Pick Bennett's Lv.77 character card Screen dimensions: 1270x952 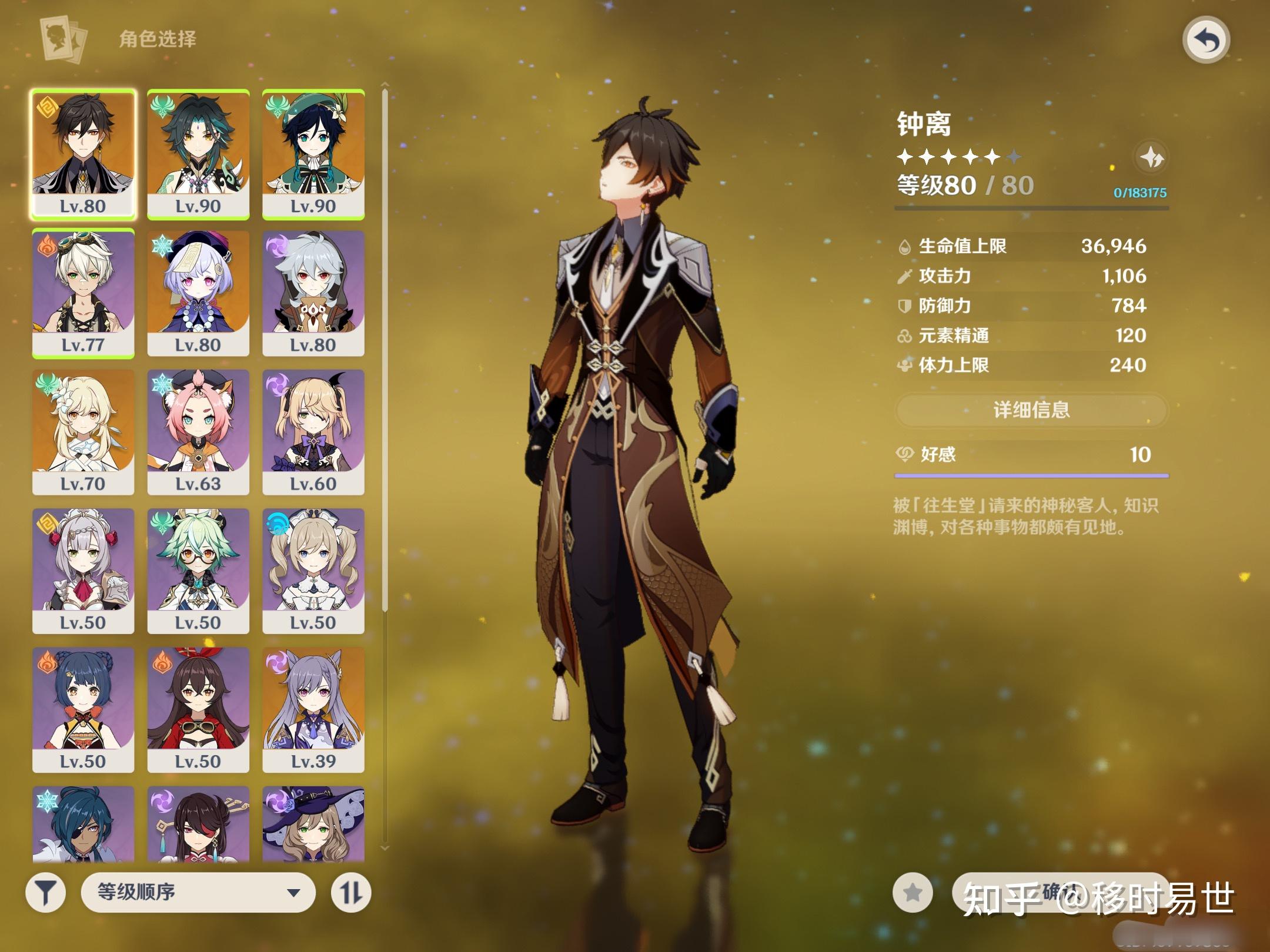(x=83, y=293)
